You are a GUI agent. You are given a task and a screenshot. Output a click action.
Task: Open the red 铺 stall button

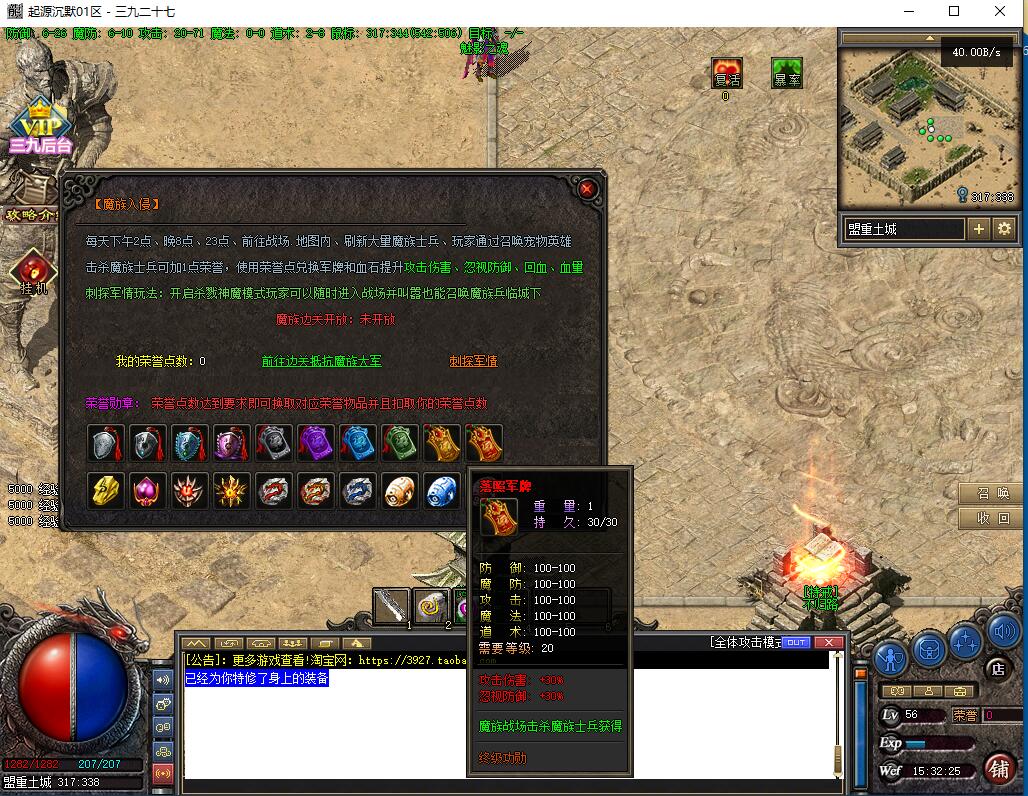(998, 768)
